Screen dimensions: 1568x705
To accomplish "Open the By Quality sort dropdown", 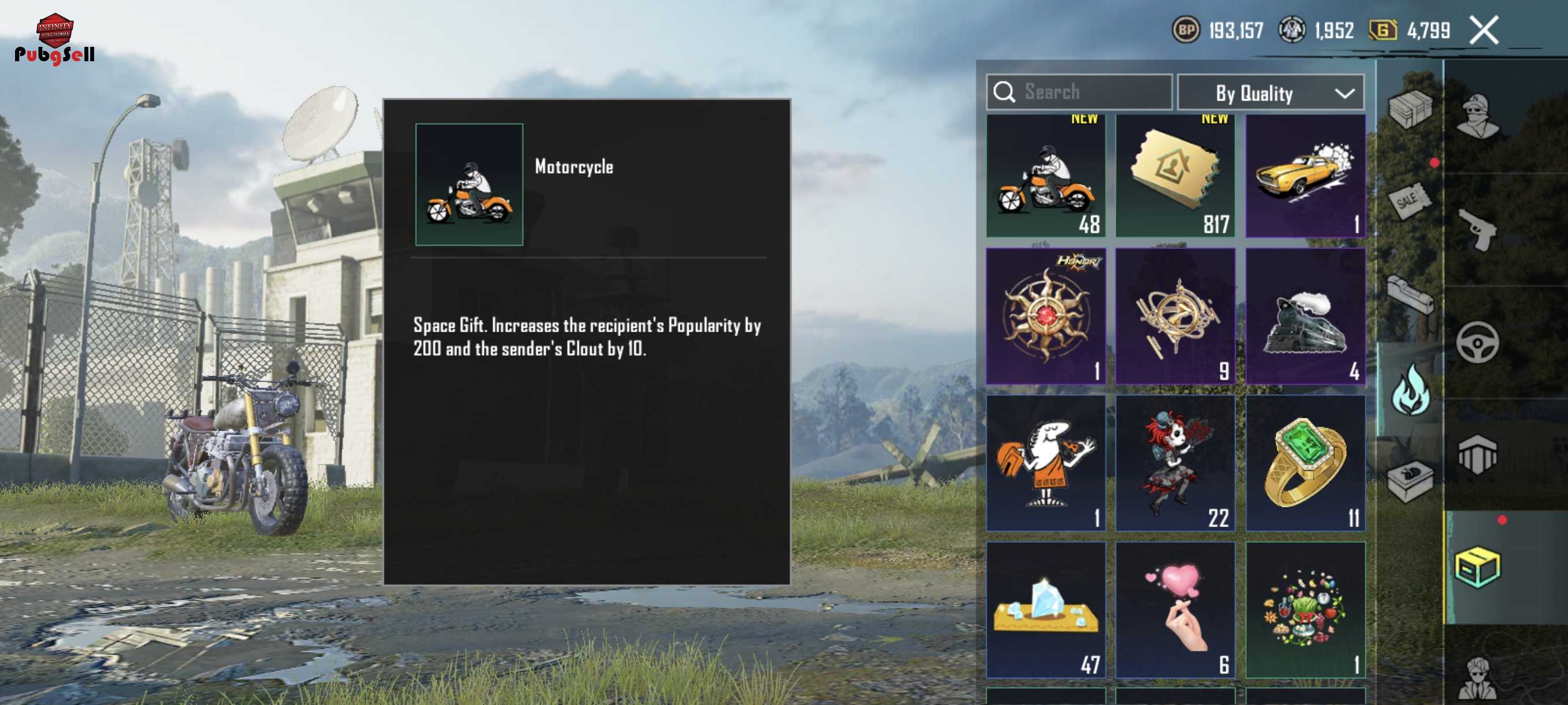I will (1270, 93).
